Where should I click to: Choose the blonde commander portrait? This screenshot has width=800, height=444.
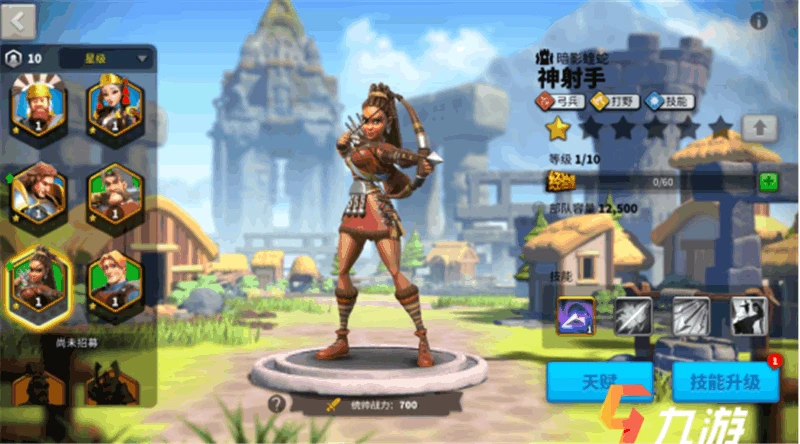point(114,279)
